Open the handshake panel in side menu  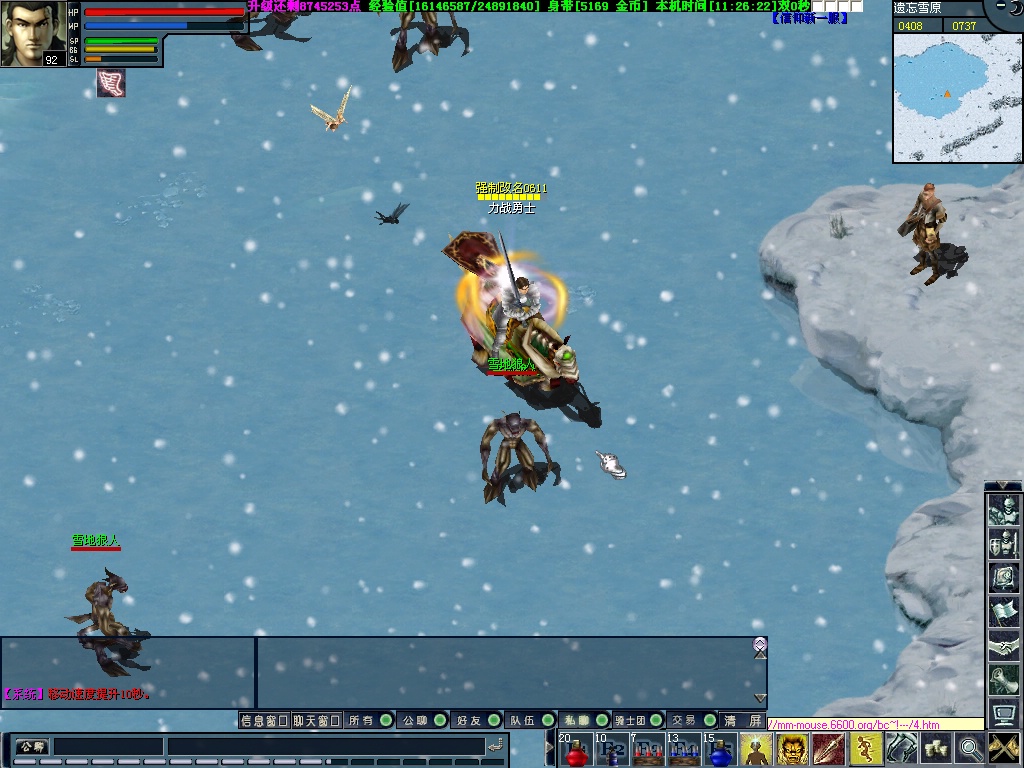1003,647
